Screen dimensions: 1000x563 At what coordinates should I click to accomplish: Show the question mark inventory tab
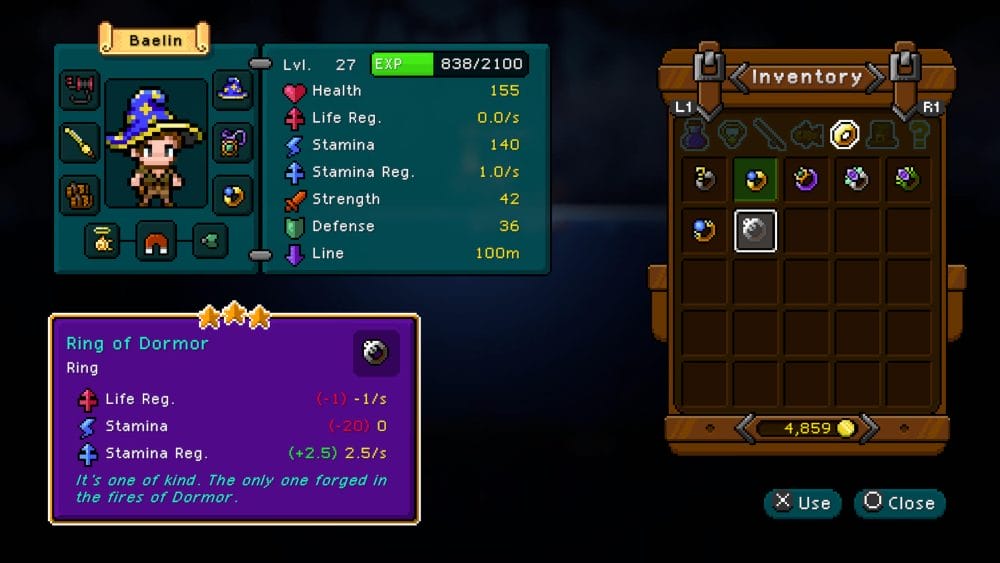[917, 134]
